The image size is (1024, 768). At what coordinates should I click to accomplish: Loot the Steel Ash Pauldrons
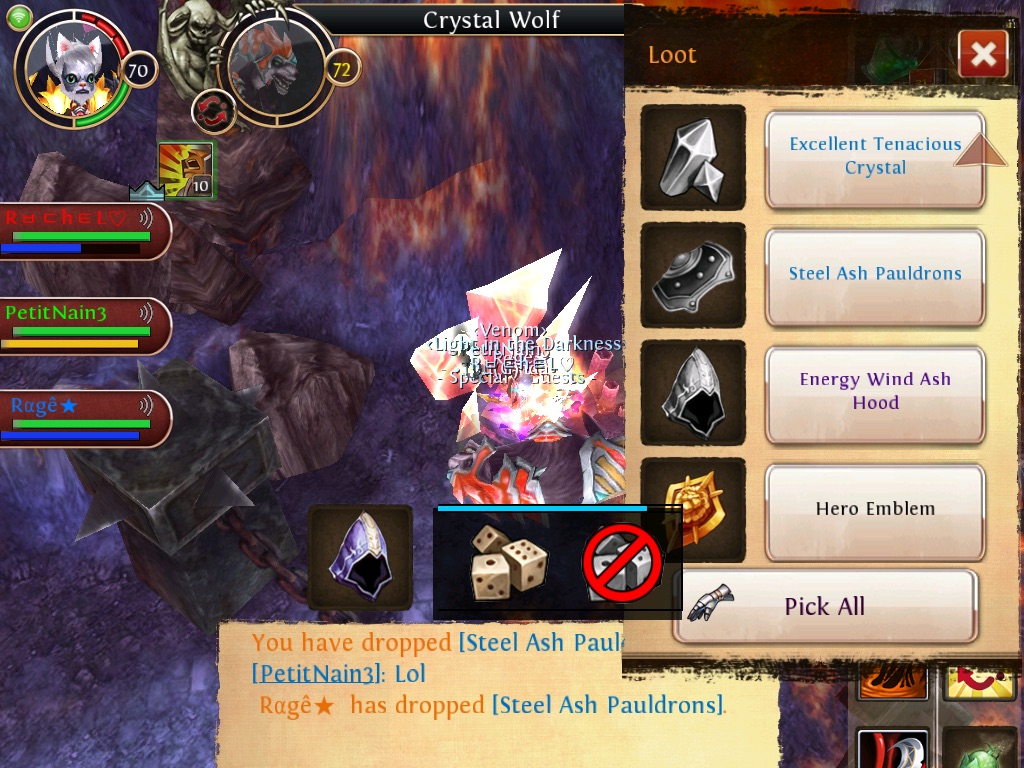coord(875,274)
